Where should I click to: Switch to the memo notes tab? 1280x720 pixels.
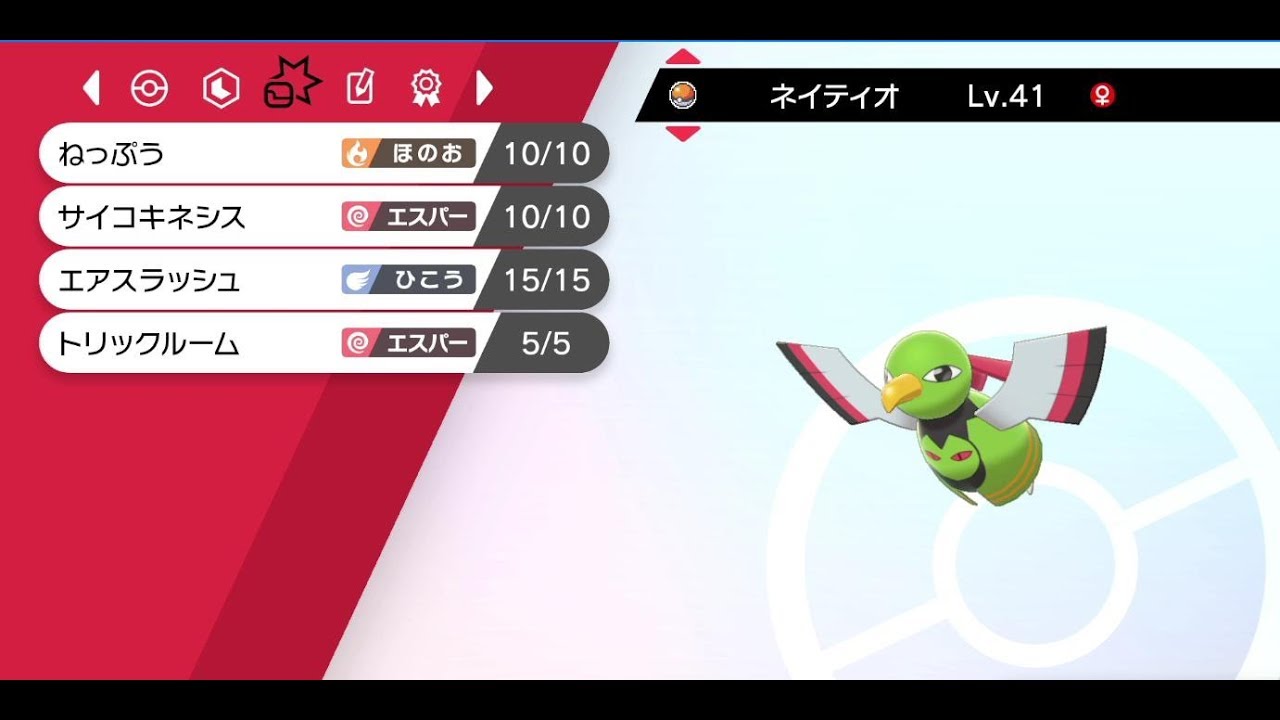click(358, 88)
